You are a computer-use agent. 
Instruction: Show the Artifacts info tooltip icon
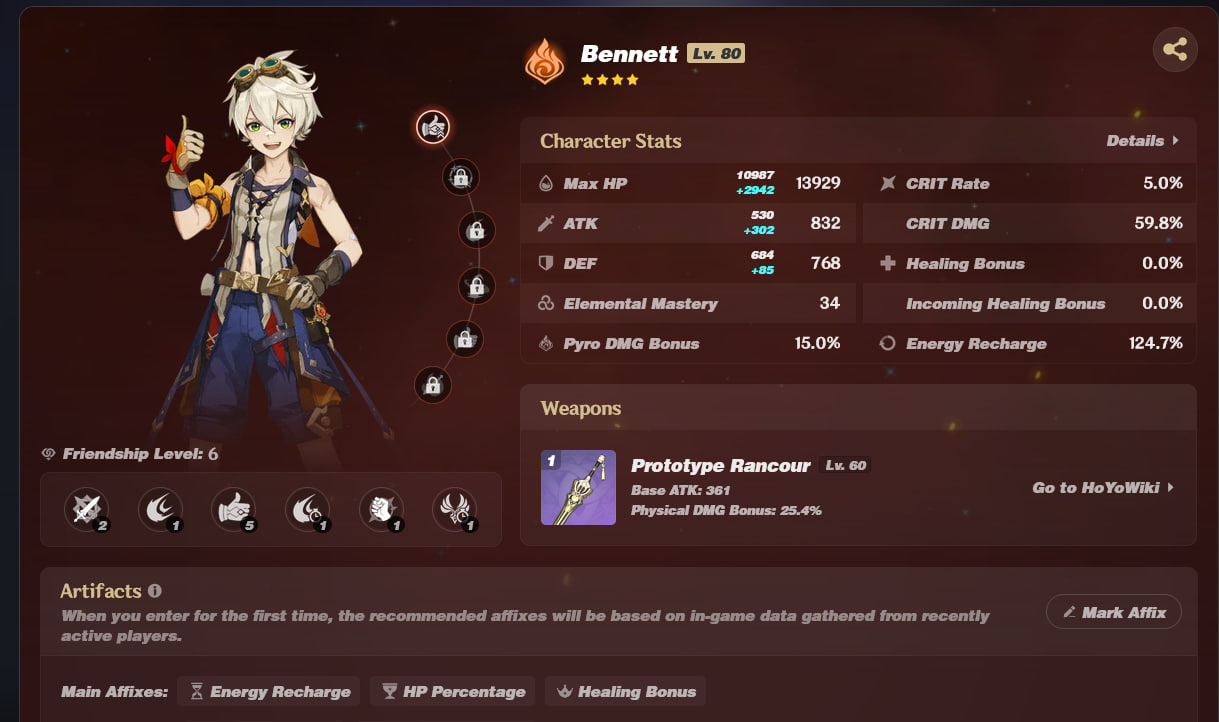point(155,591)
